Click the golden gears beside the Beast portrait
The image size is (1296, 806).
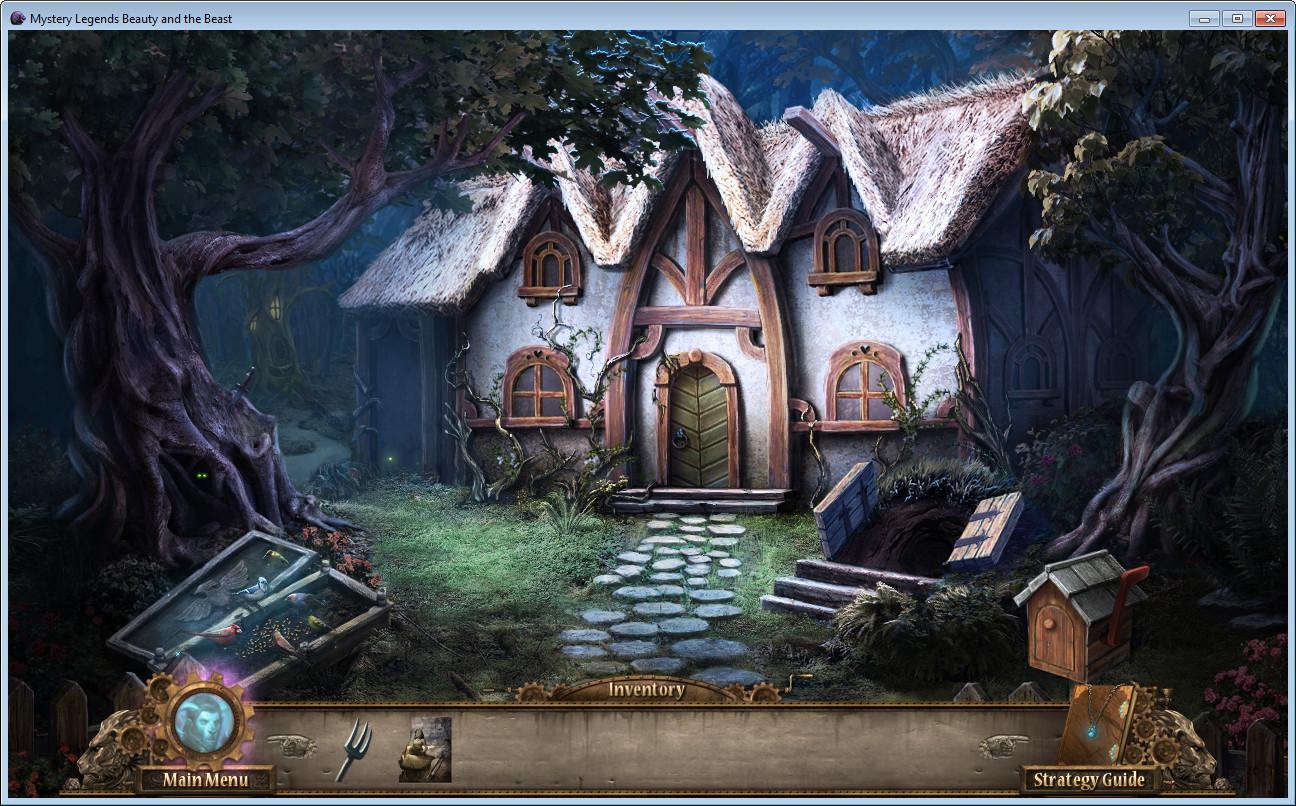(x=152, y=716)
